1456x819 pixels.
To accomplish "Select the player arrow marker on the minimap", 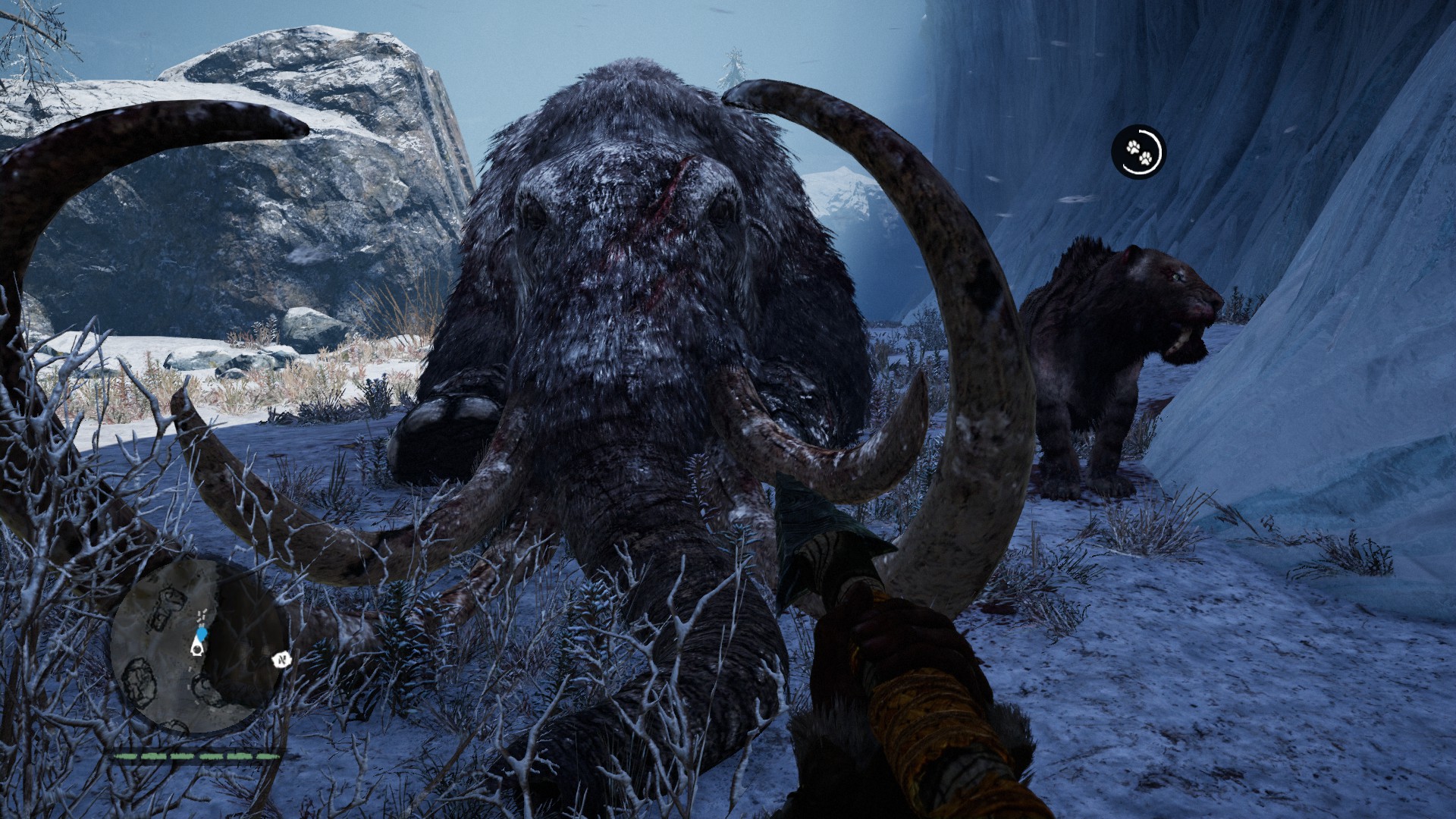I will [x=195, y=650].
